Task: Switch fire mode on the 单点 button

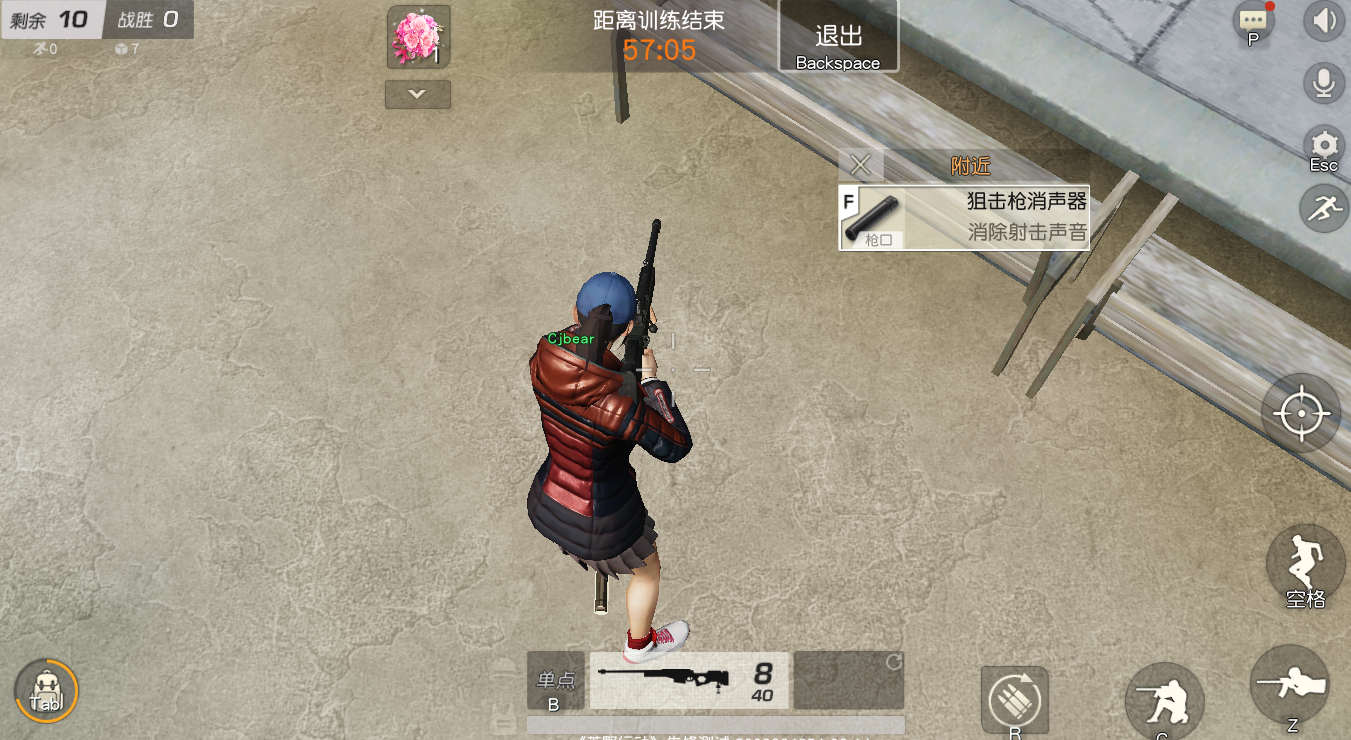Action: coord(556,680)
